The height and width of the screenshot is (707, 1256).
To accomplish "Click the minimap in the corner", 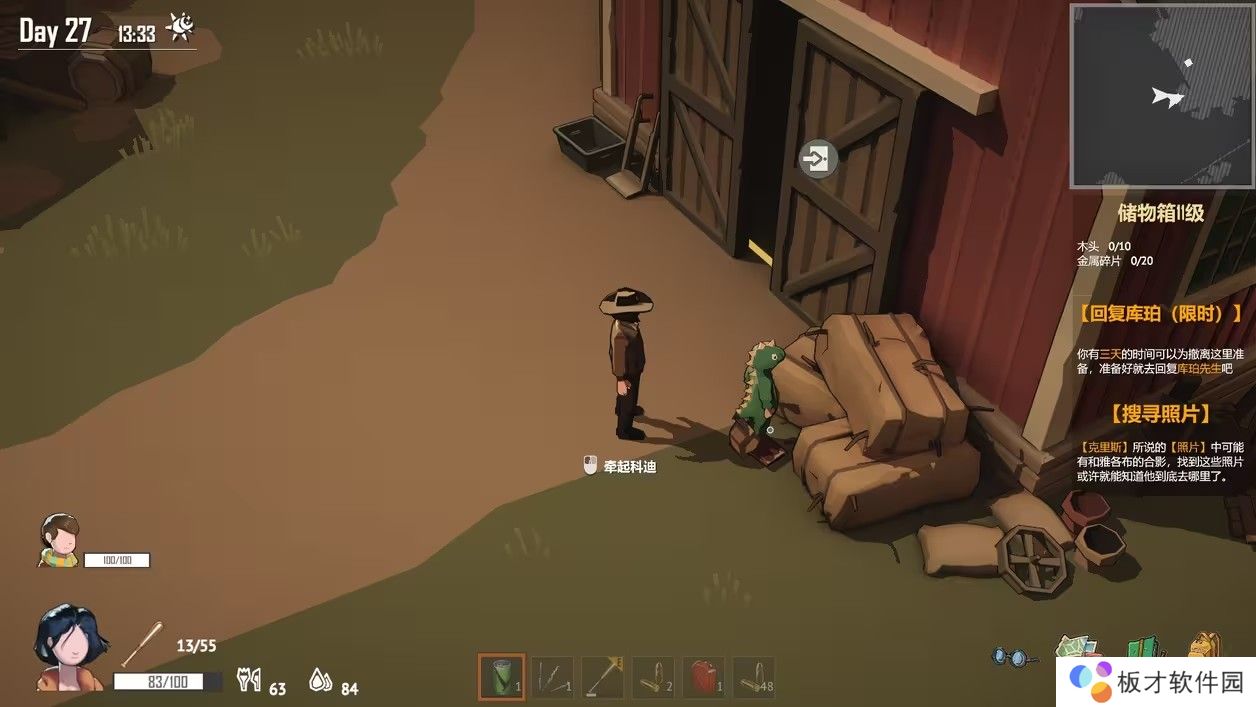I will (x=1161, y=96).
